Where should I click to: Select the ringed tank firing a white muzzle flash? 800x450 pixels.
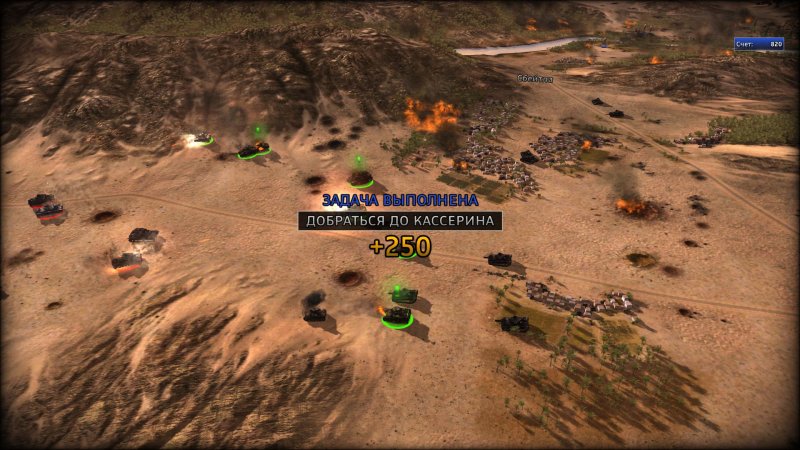click(201, 138)
